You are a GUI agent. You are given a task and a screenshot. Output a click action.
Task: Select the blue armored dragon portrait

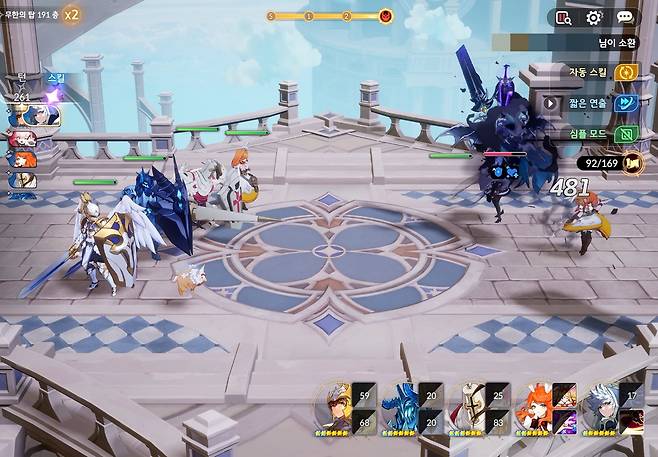[400, 404]
